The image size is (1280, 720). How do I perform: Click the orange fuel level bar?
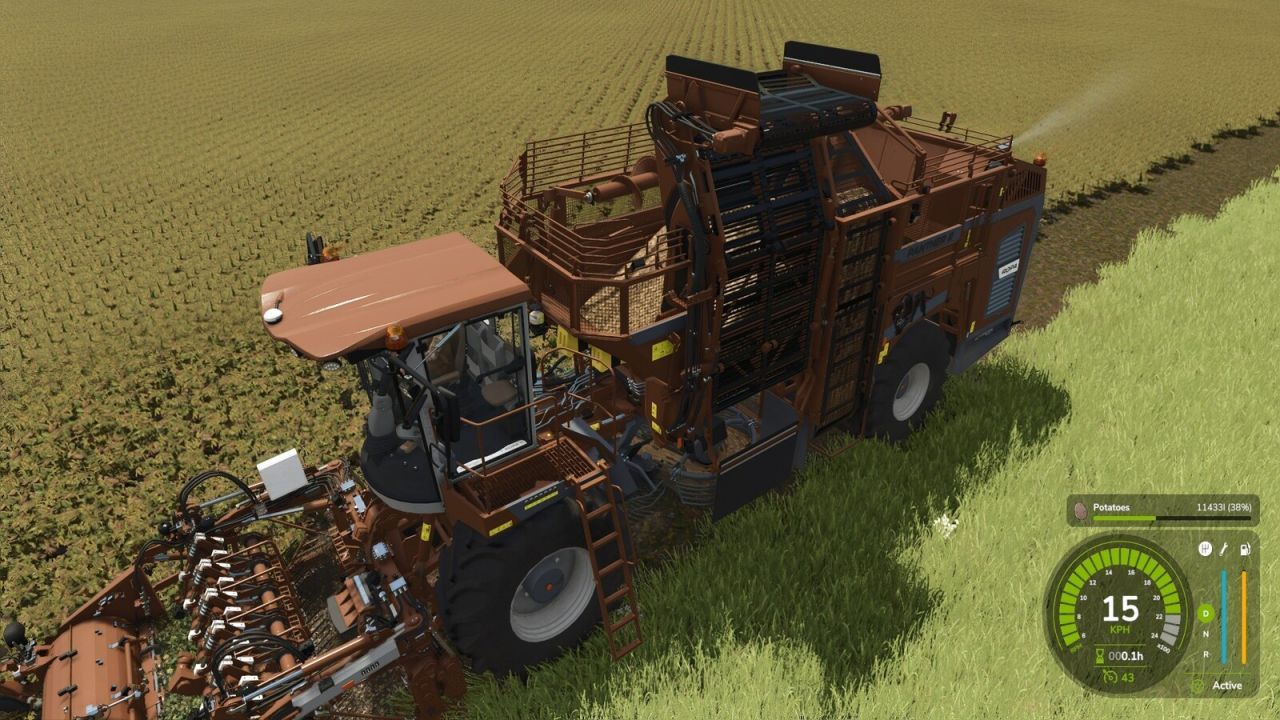click(x=1243, y=615)
